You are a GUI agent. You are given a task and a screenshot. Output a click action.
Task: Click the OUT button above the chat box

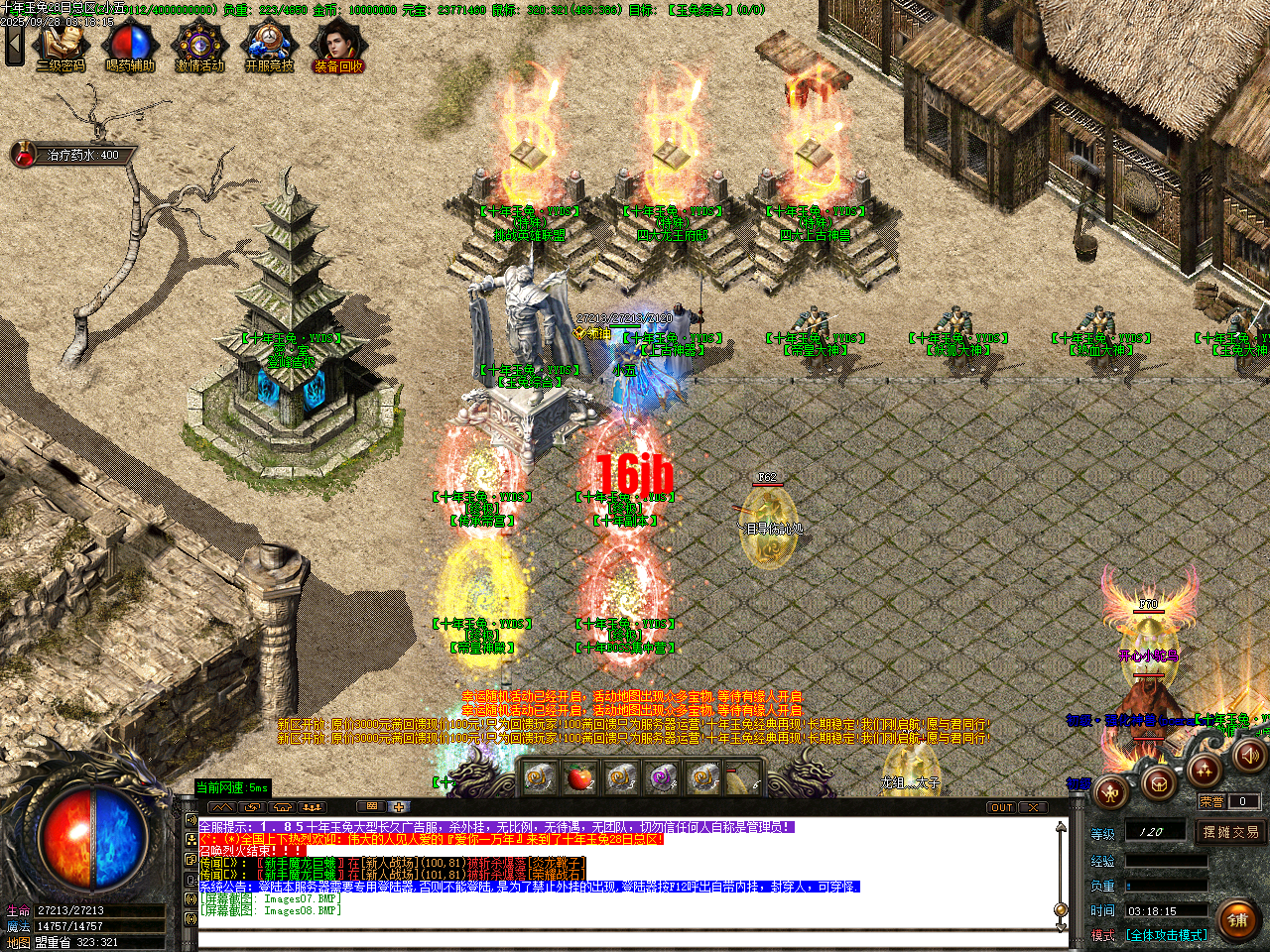[x=1002, y=808]
